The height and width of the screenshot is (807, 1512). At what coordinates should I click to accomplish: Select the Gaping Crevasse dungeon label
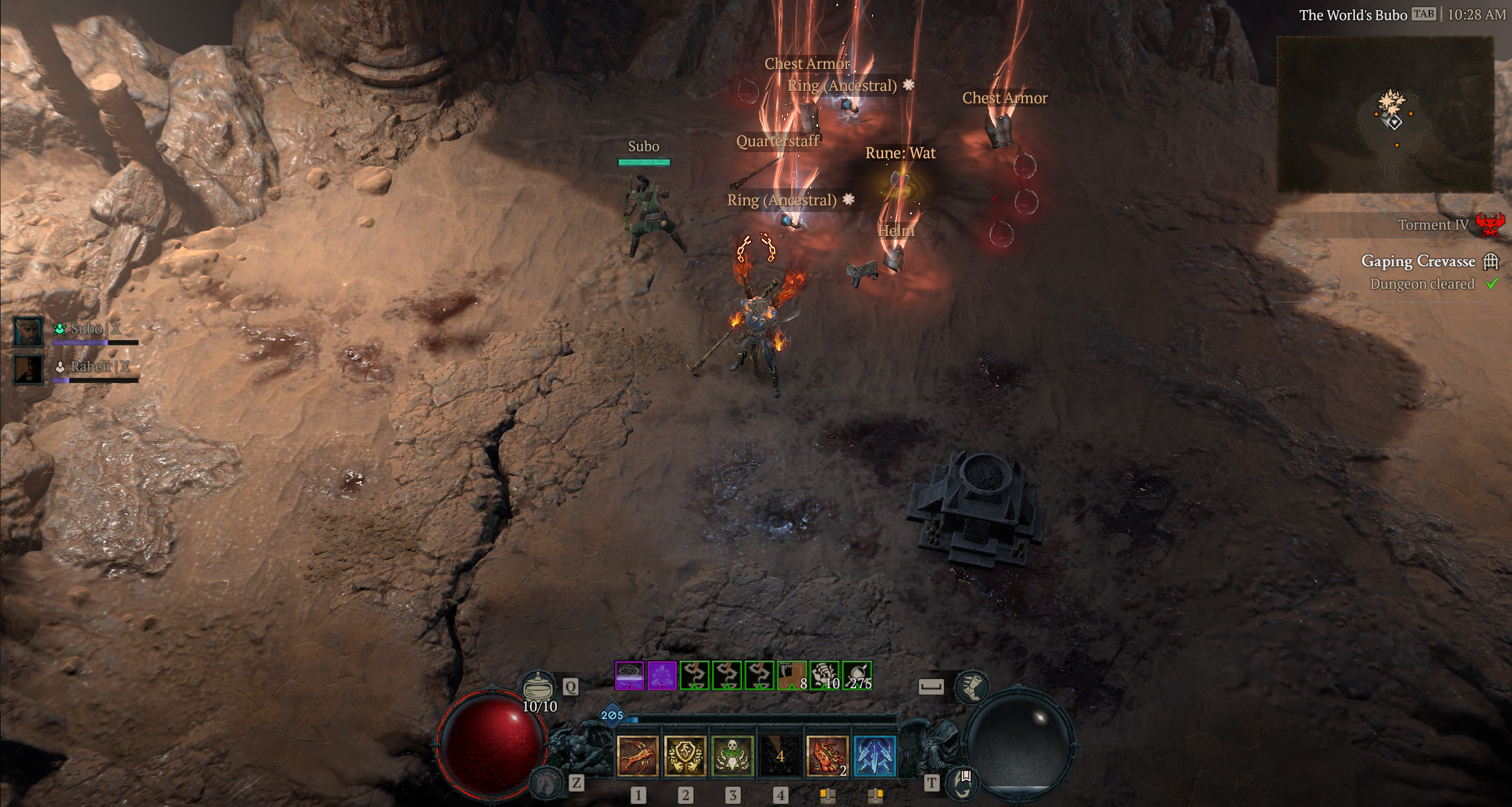click(1419, 261)
